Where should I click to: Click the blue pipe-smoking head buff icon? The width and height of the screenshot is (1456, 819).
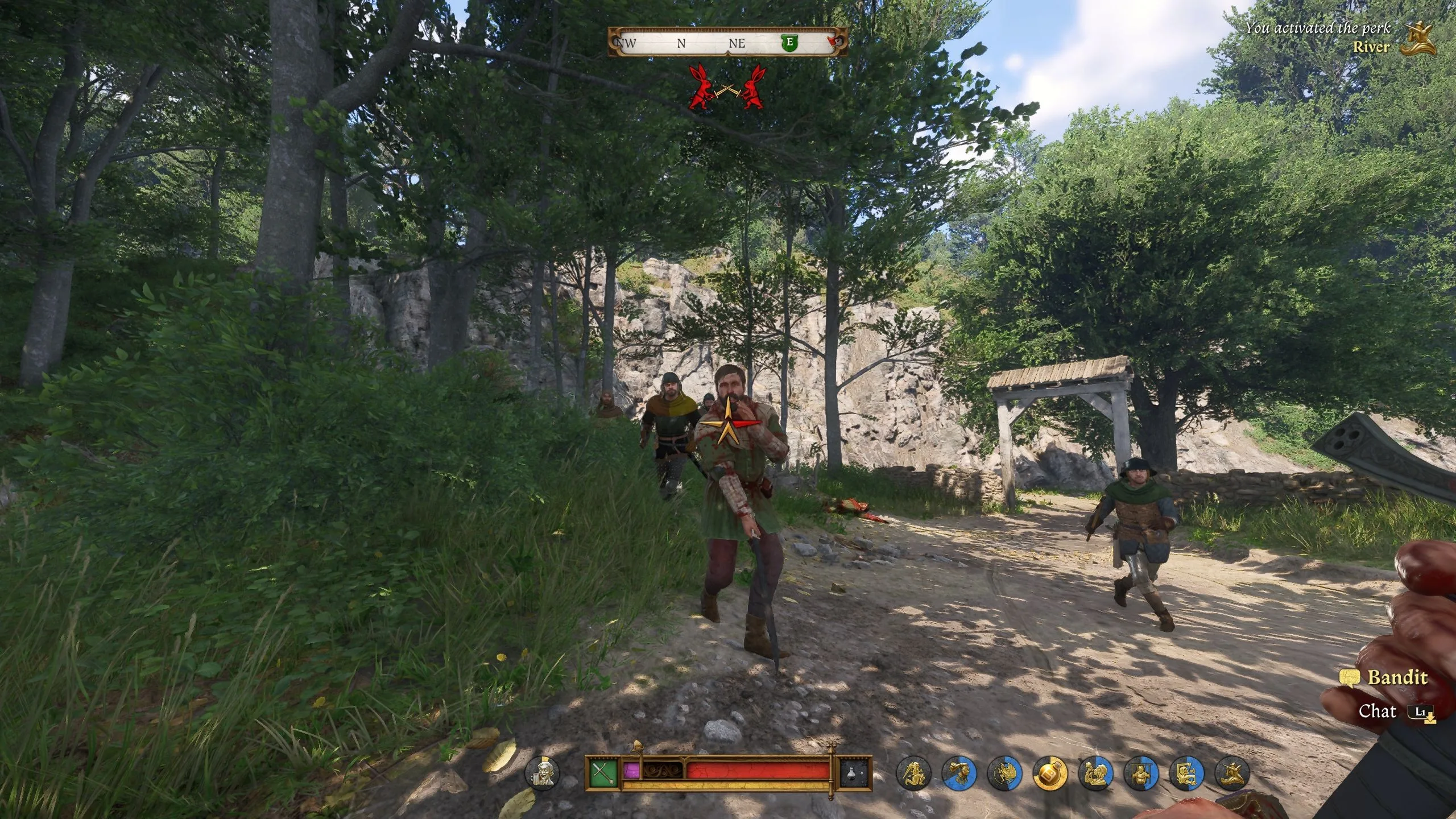959,774
